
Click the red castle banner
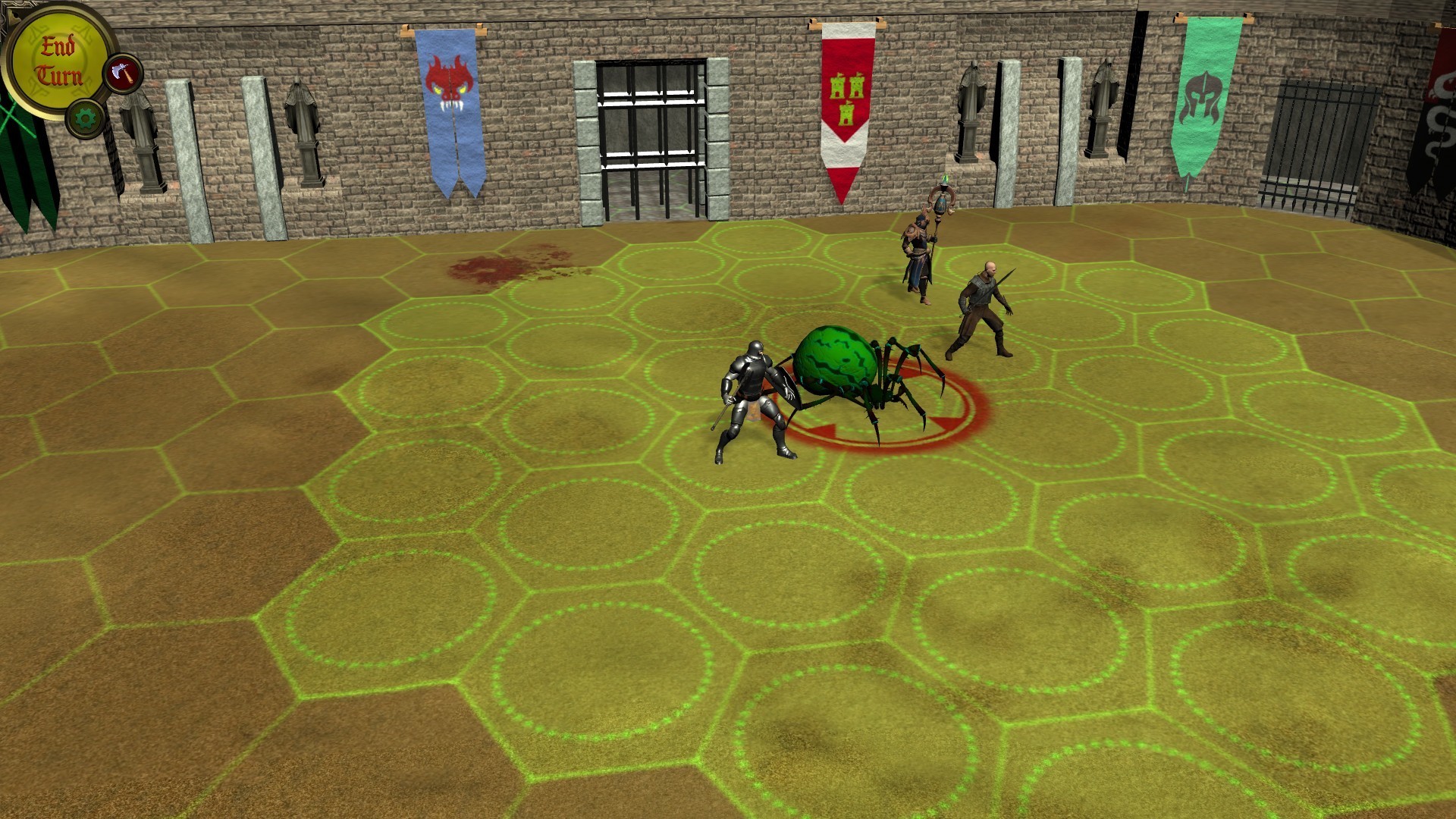click(x=846, y=99)
